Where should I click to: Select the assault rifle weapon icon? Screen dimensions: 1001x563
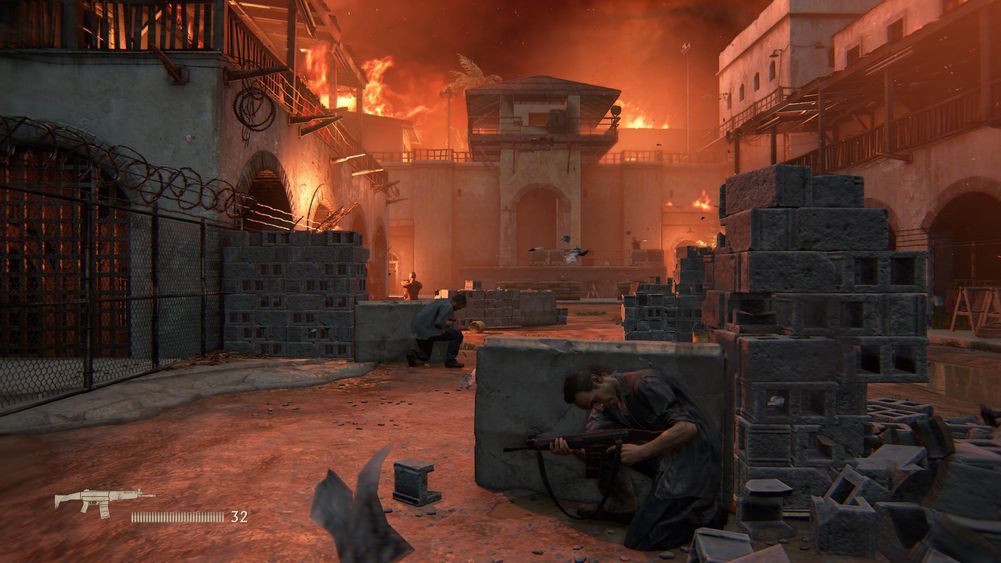pyautogui.click(x=103, y=499)
